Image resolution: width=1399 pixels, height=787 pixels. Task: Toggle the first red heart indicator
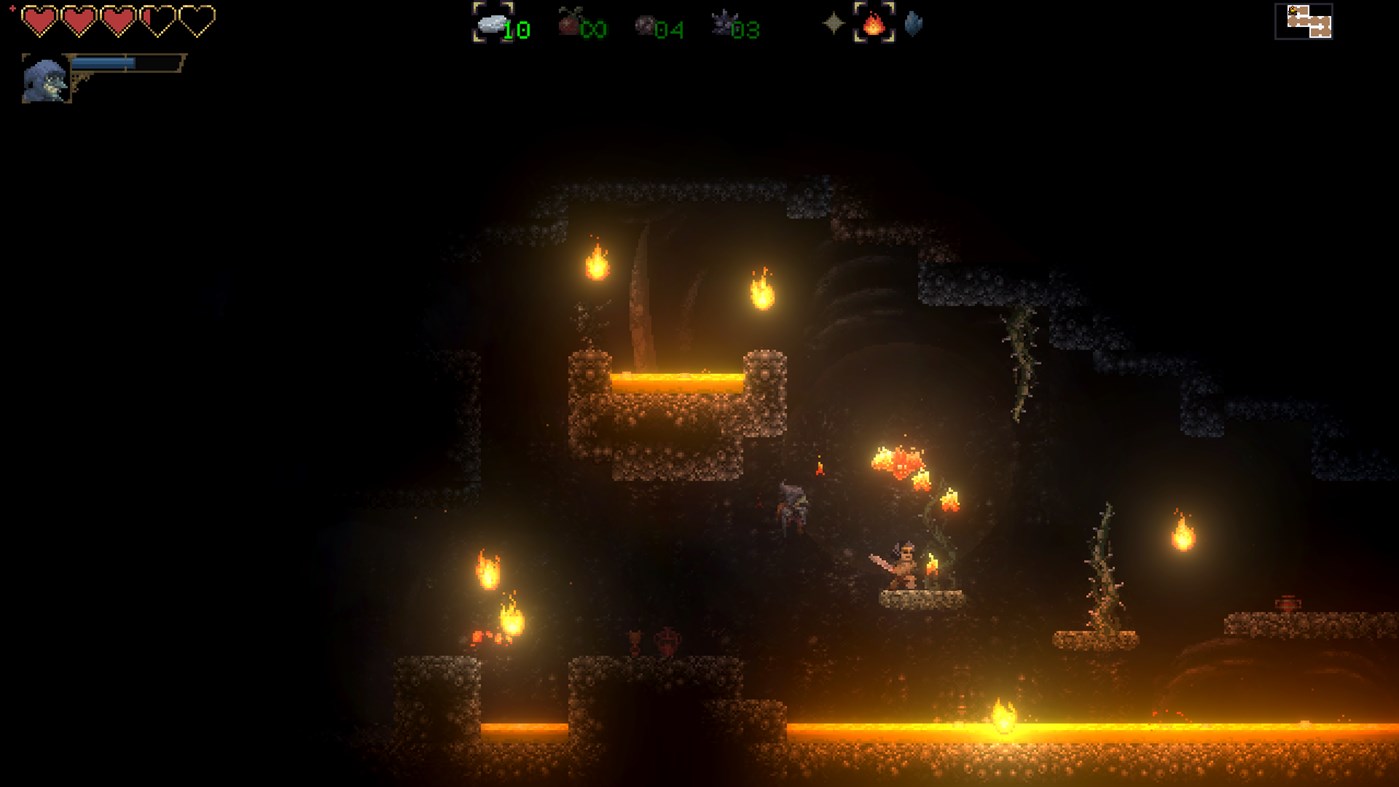coord(40,20)
